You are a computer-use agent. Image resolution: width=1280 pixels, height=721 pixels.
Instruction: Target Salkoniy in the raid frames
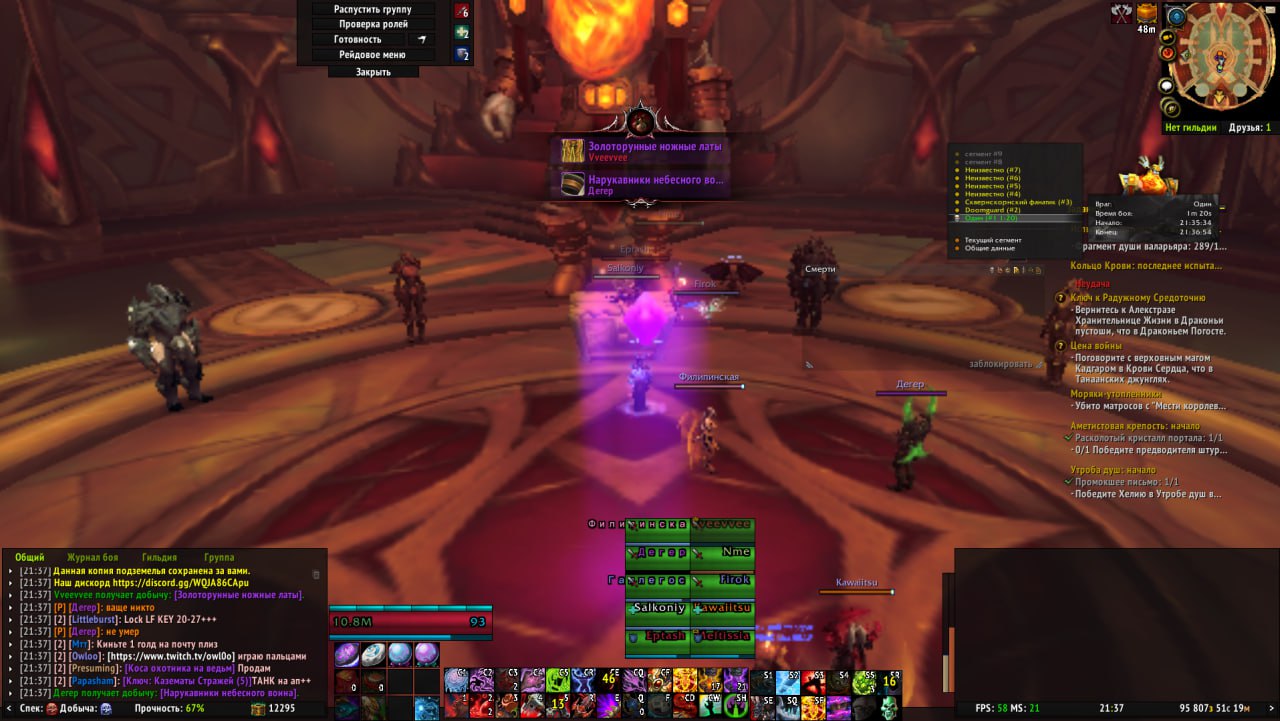[x=658, y=607]
